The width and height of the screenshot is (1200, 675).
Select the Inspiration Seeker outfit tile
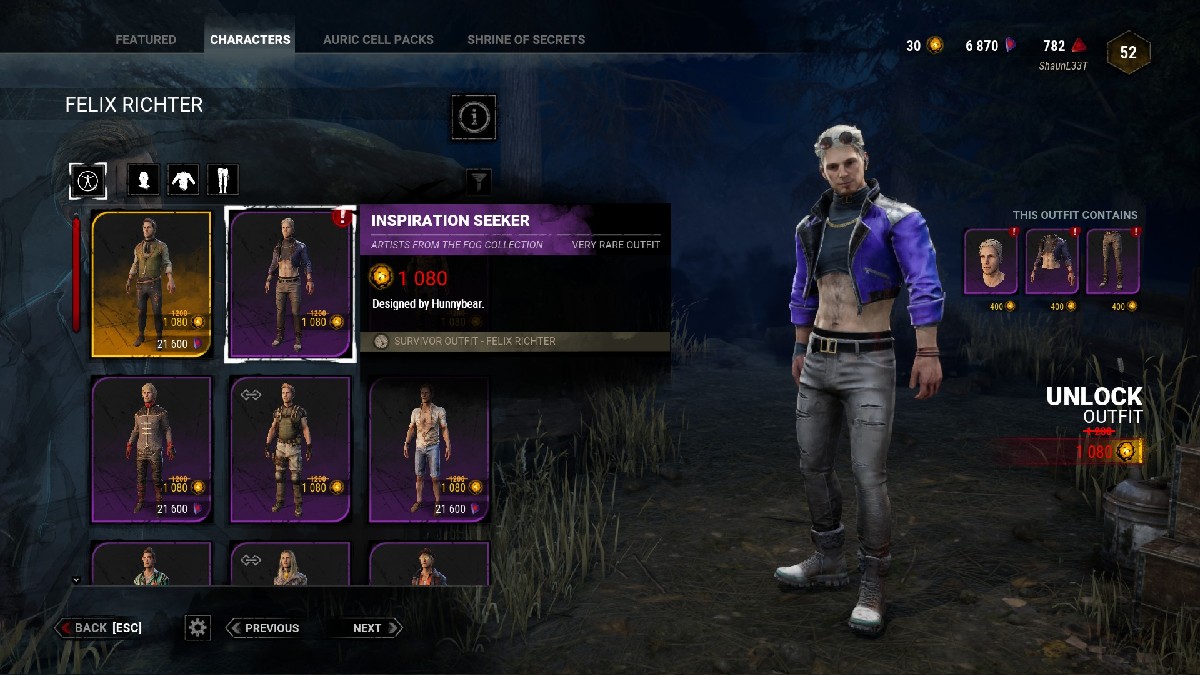tap(290, 284)
